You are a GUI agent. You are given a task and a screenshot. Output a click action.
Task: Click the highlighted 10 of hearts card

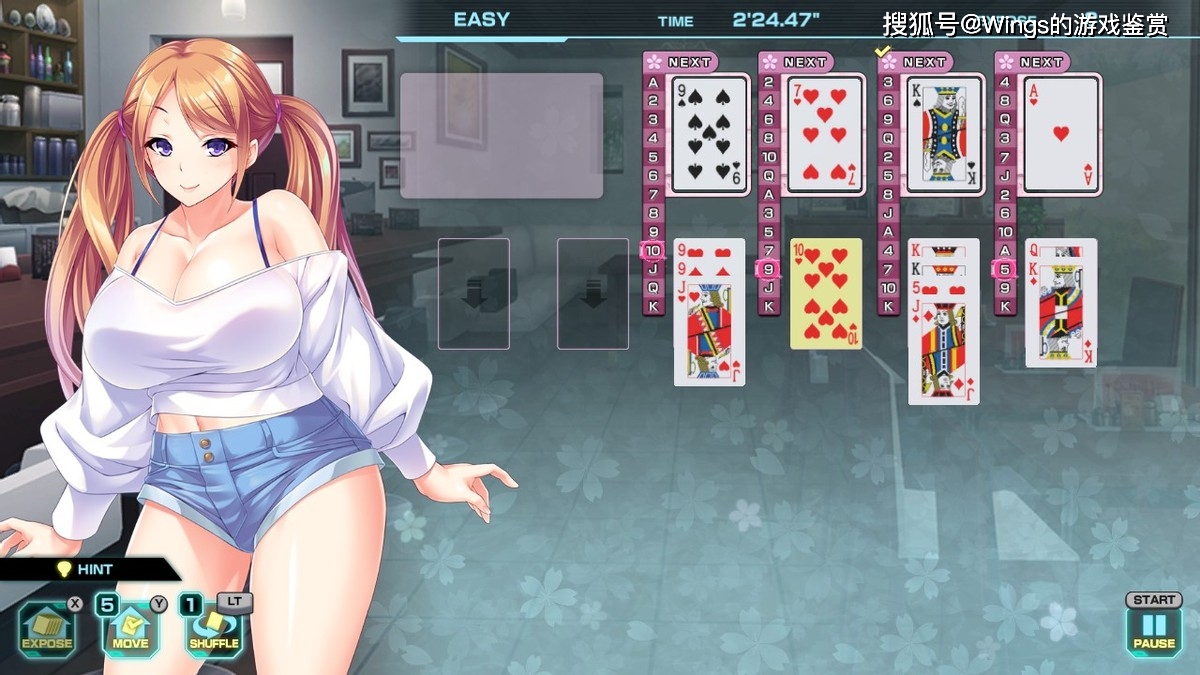click(826, 294)
